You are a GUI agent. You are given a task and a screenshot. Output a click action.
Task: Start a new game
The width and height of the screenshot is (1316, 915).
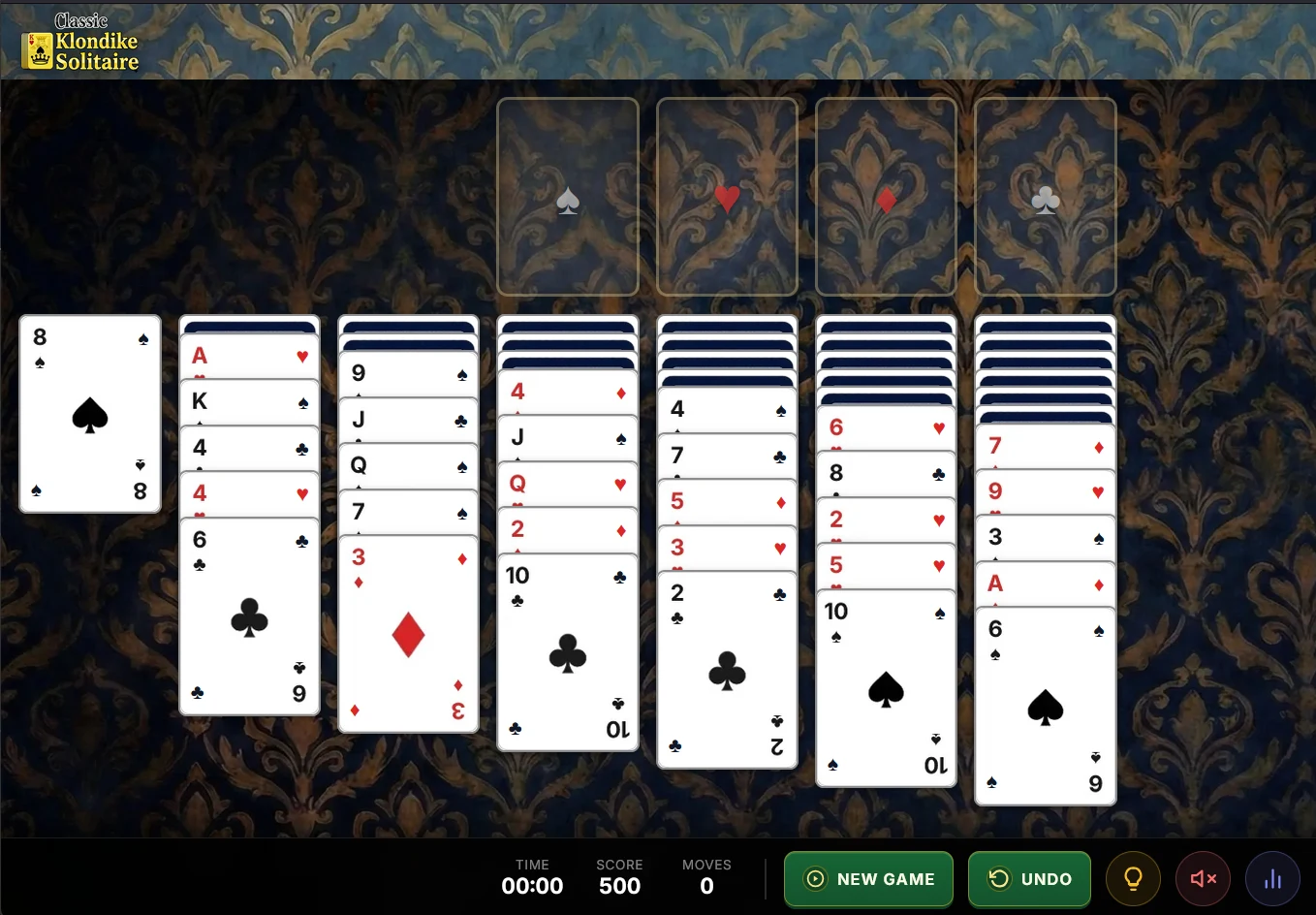coord(868,878)
